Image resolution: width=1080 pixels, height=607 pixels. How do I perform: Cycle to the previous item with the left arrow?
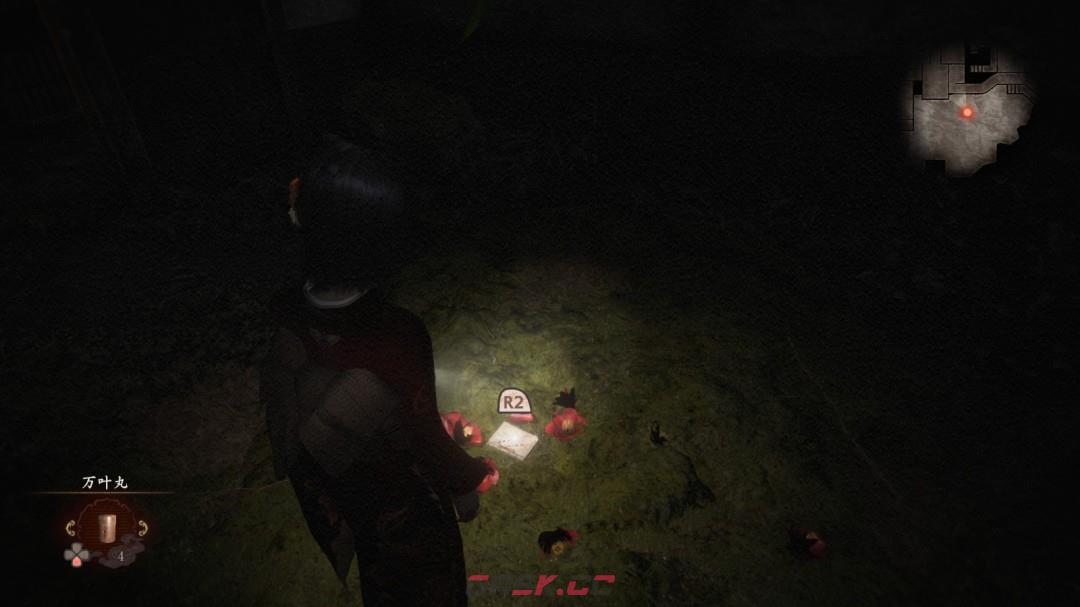70,527
